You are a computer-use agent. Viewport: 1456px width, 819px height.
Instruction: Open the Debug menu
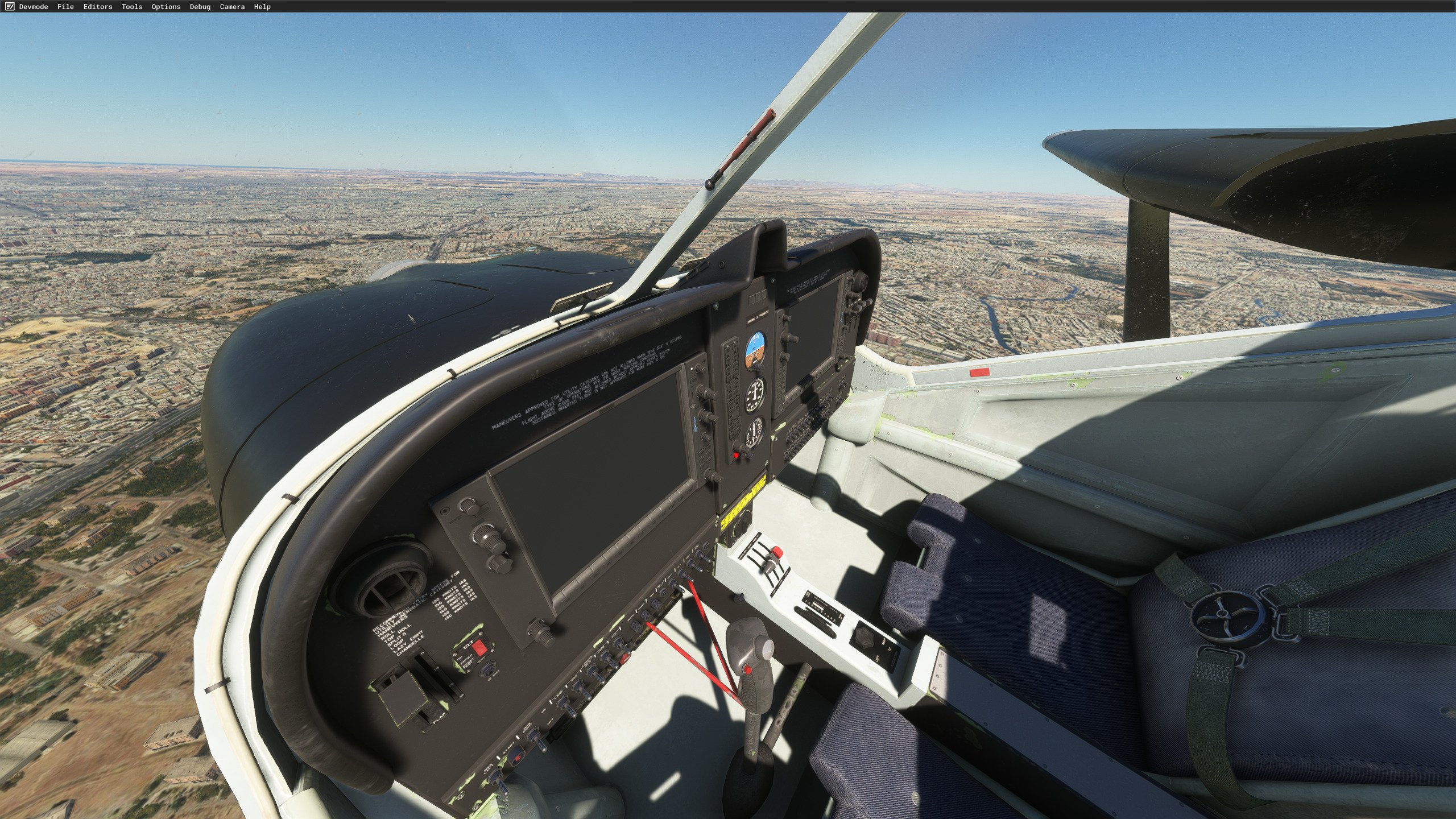click(x=200, y=7)
